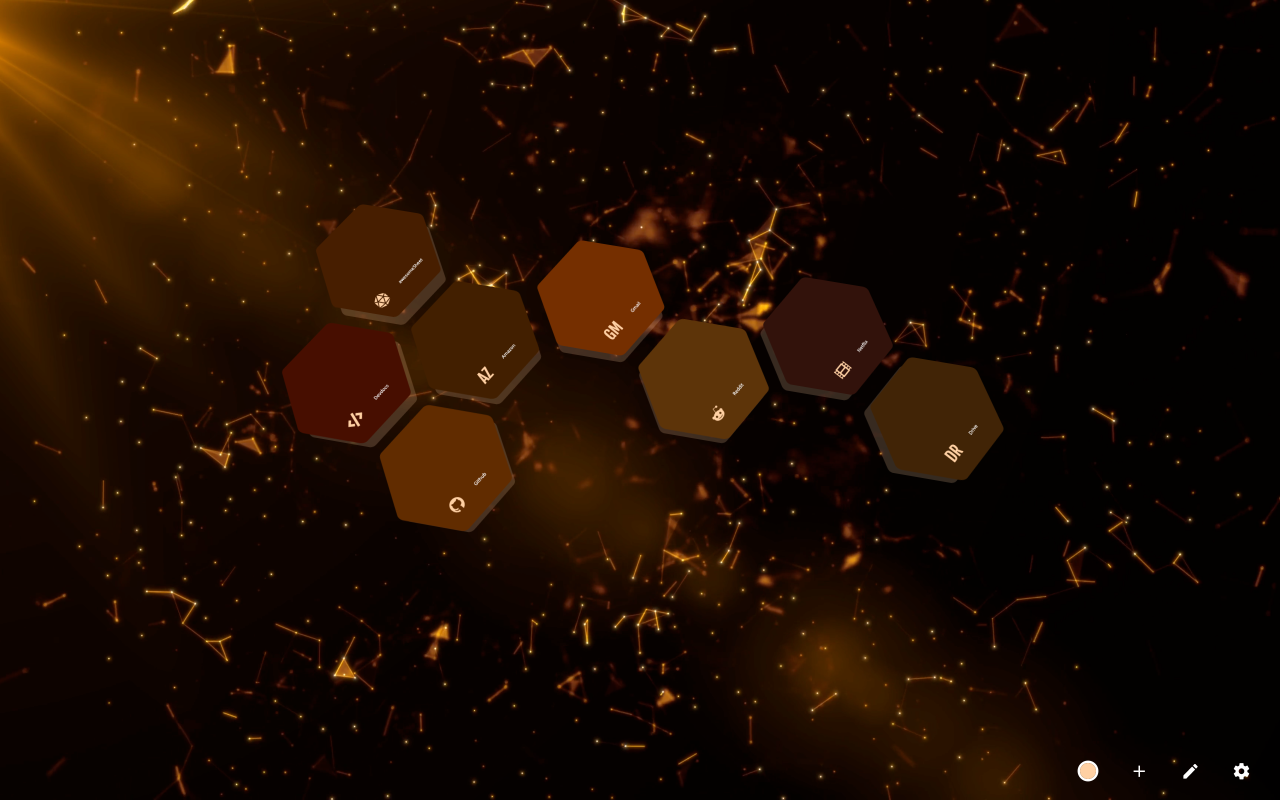Click the plus icon to add a shortcut

tap(1139, 772)
